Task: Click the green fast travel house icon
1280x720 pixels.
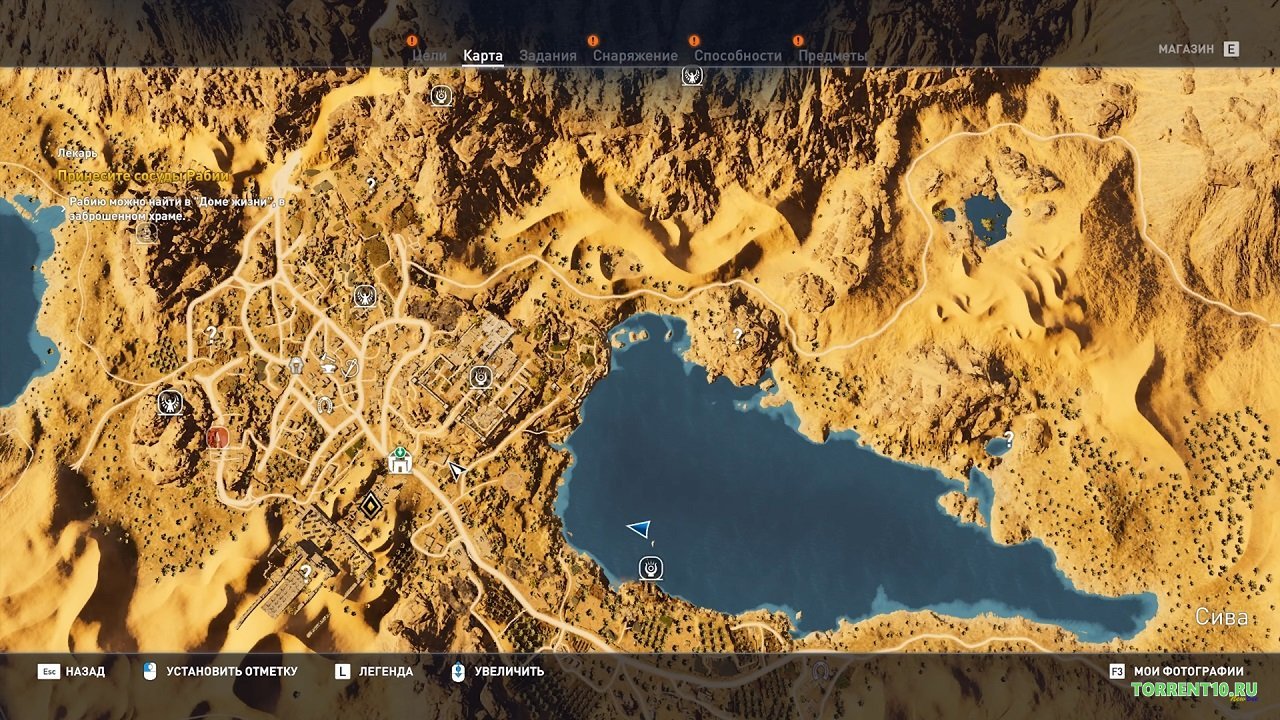Action: click(399, 462)
